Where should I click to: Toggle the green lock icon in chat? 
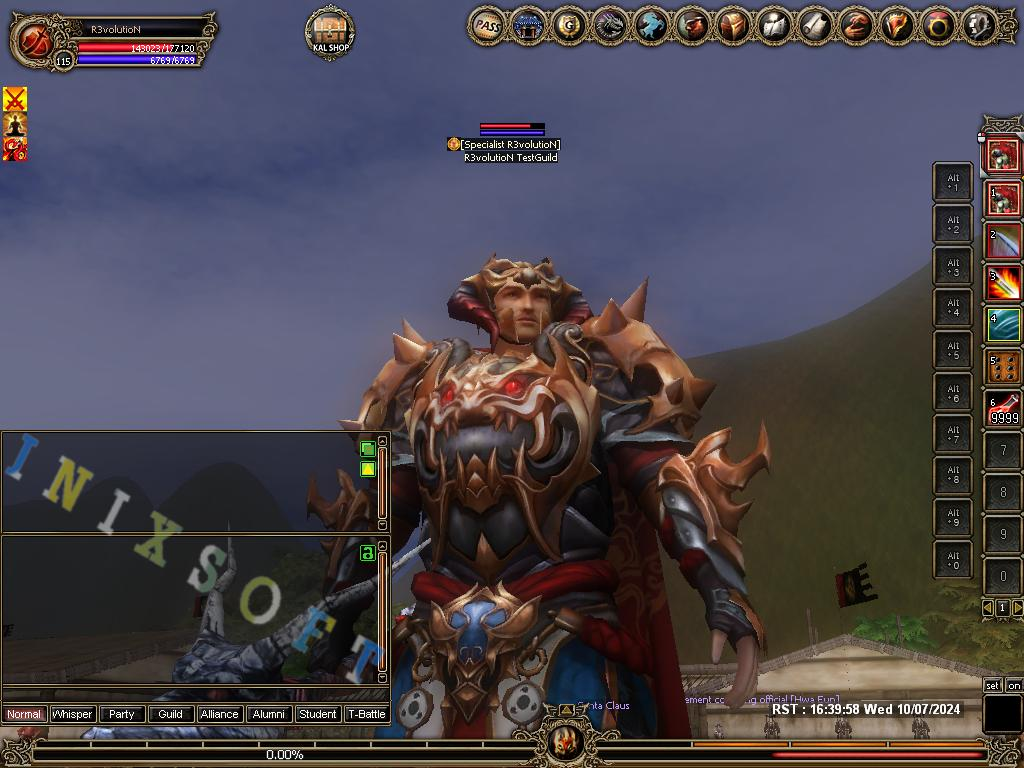coord(367,553)
